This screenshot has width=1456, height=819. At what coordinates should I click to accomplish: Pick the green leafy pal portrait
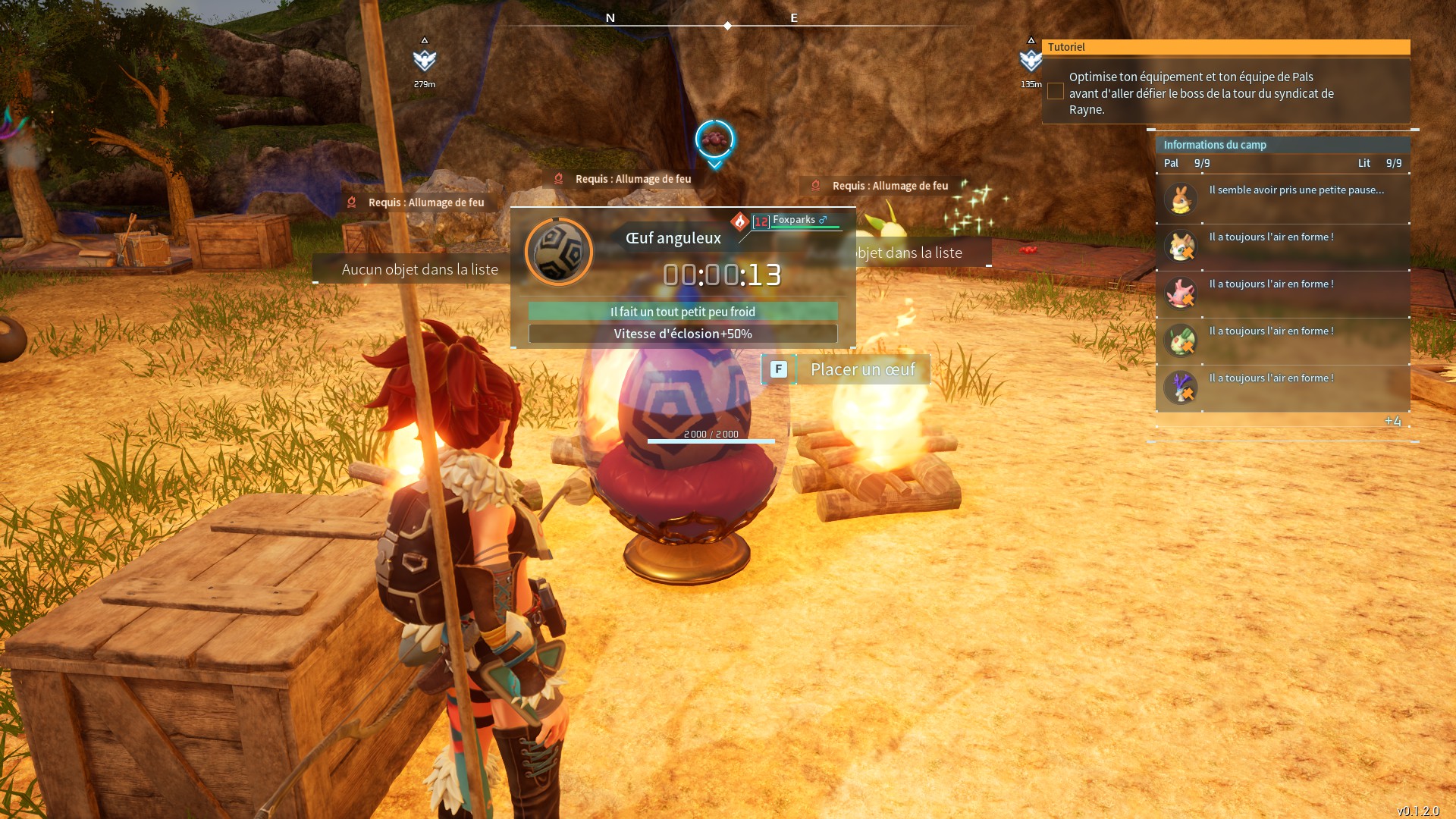pyautogui.click(x=1181, y=340)
